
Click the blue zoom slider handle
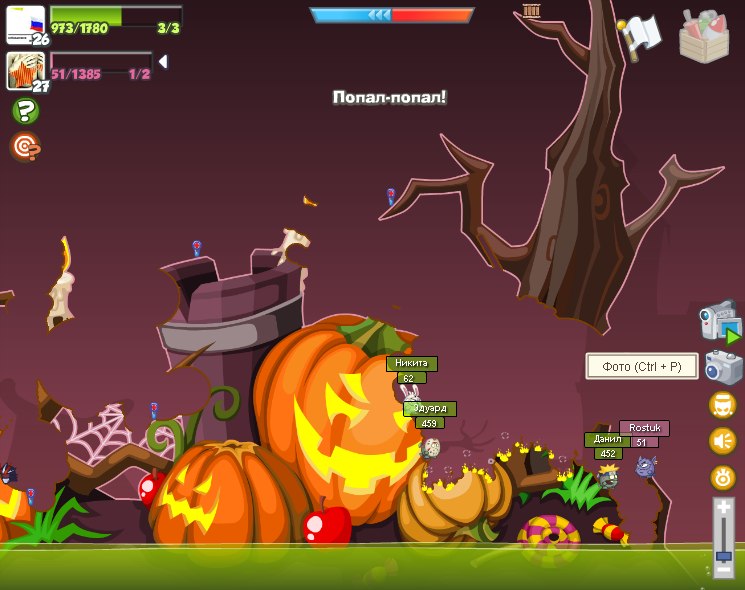723,554
